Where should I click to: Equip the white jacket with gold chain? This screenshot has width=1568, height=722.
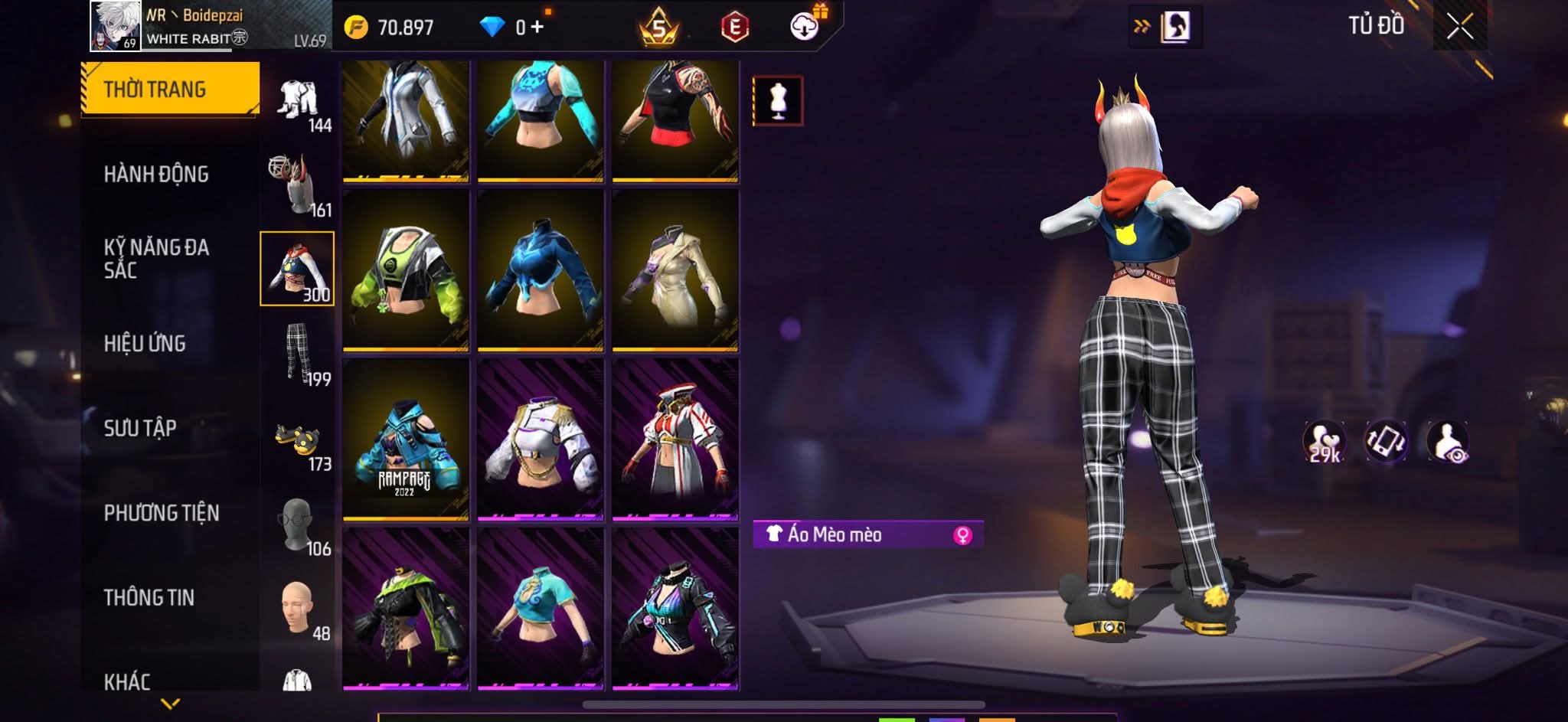tap(541, 439)
